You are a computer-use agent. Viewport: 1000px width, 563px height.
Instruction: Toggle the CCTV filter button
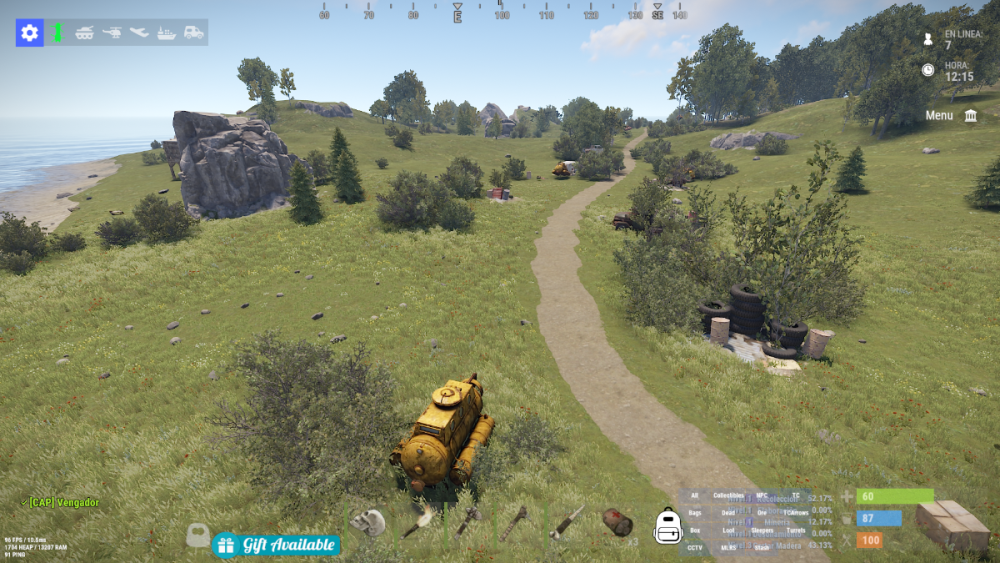[695, 547]
